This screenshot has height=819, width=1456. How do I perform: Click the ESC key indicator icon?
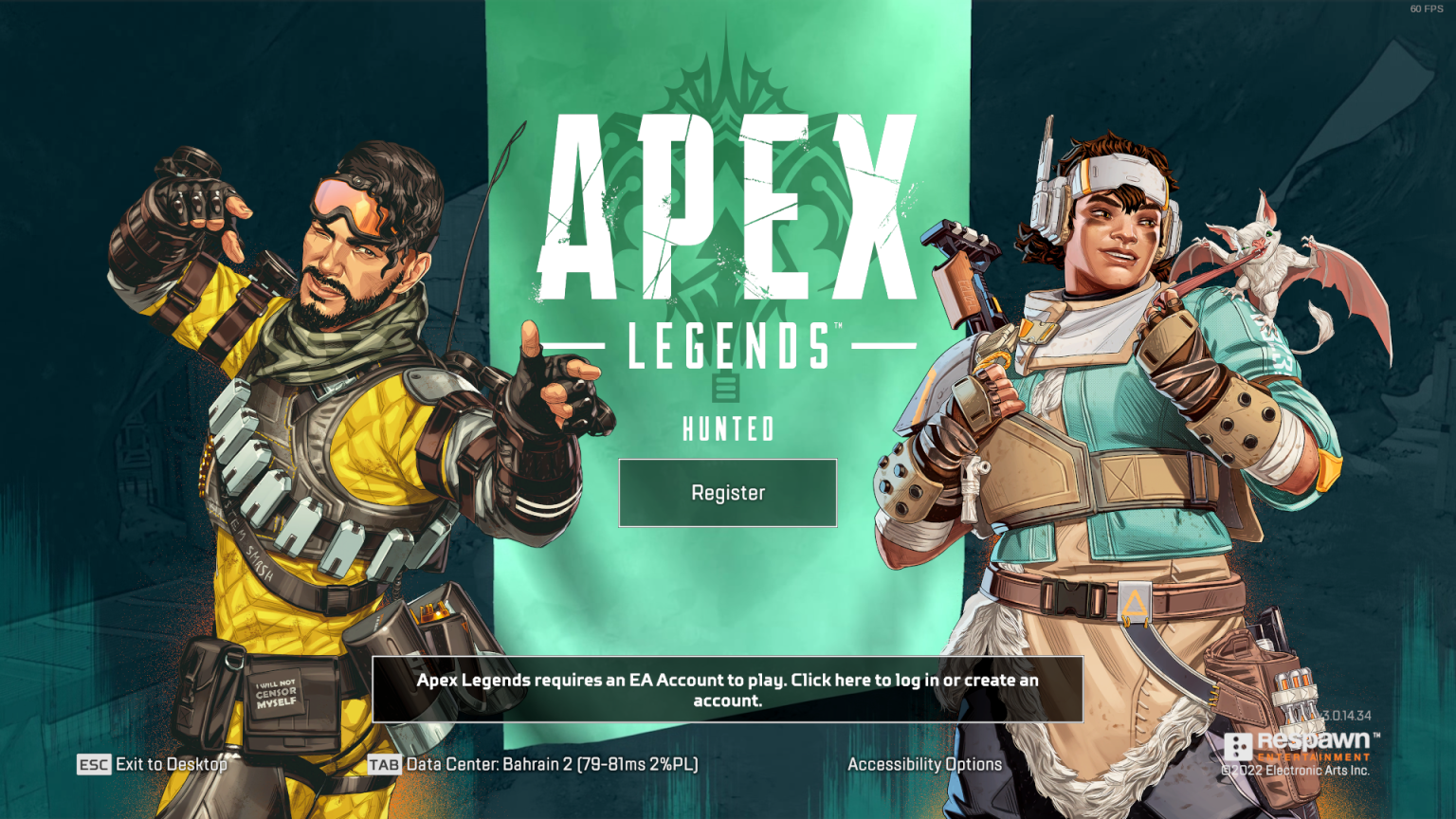(x=93, y=765)
